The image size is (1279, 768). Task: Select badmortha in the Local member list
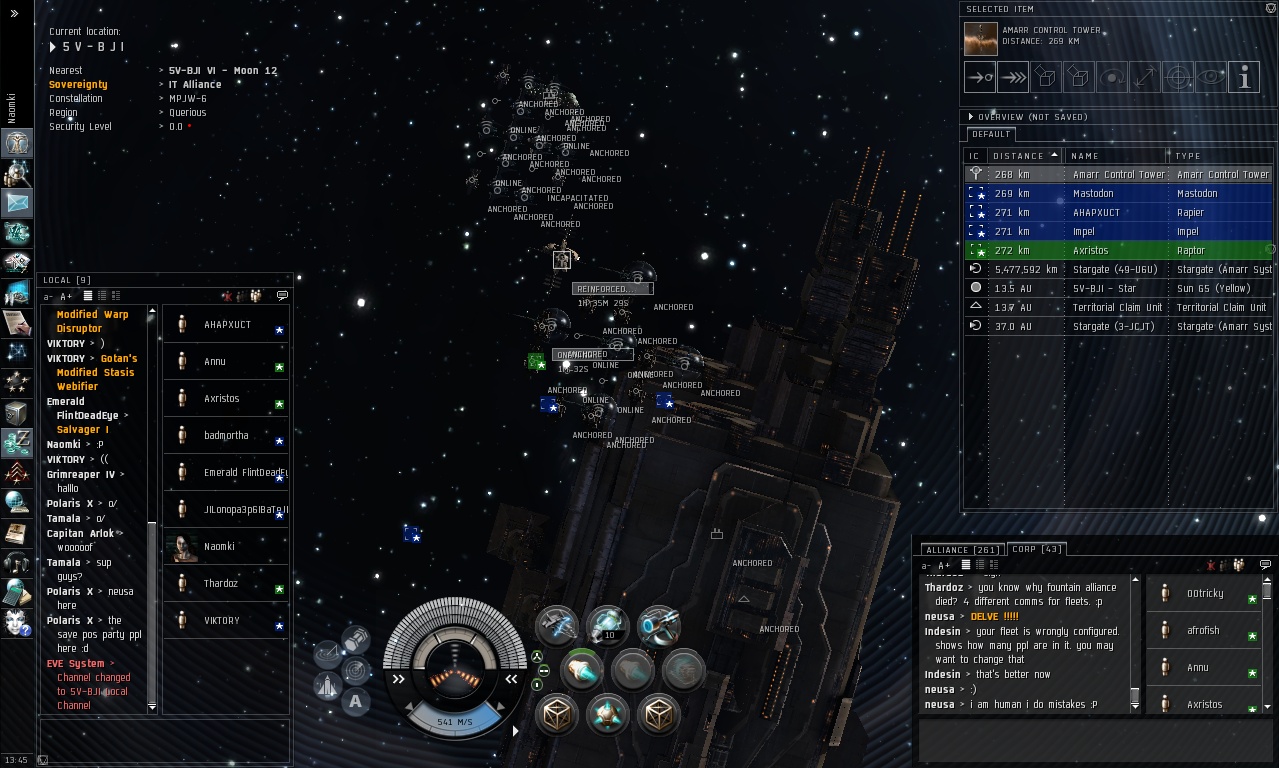(x=226, y=436)
